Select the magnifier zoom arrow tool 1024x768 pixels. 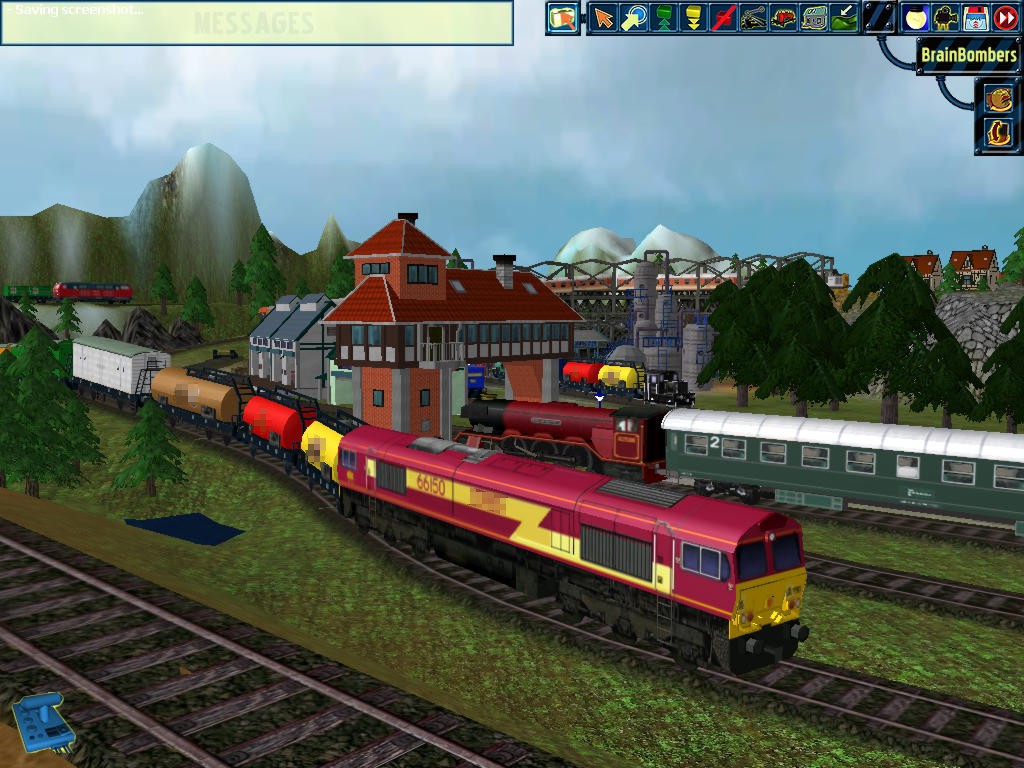[633, 18]
